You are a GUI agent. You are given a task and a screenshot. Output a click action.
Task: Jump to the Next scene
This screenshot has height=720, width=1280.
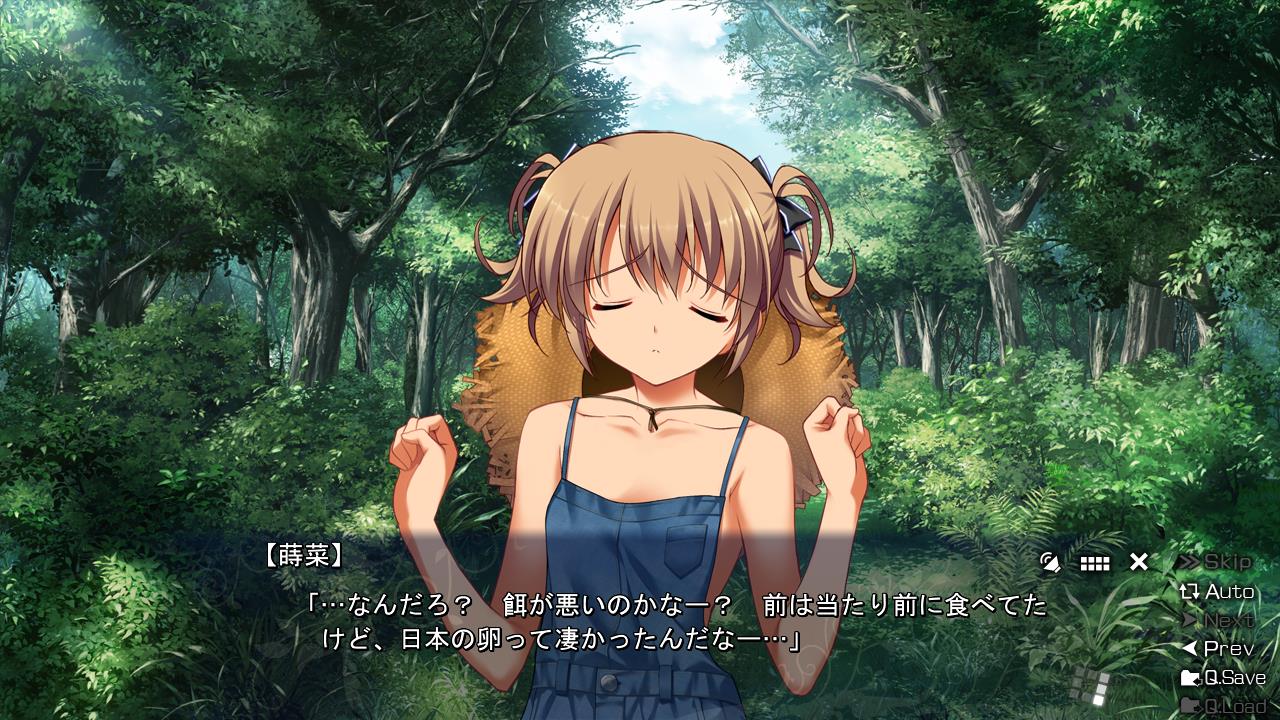pos(1217,620)
